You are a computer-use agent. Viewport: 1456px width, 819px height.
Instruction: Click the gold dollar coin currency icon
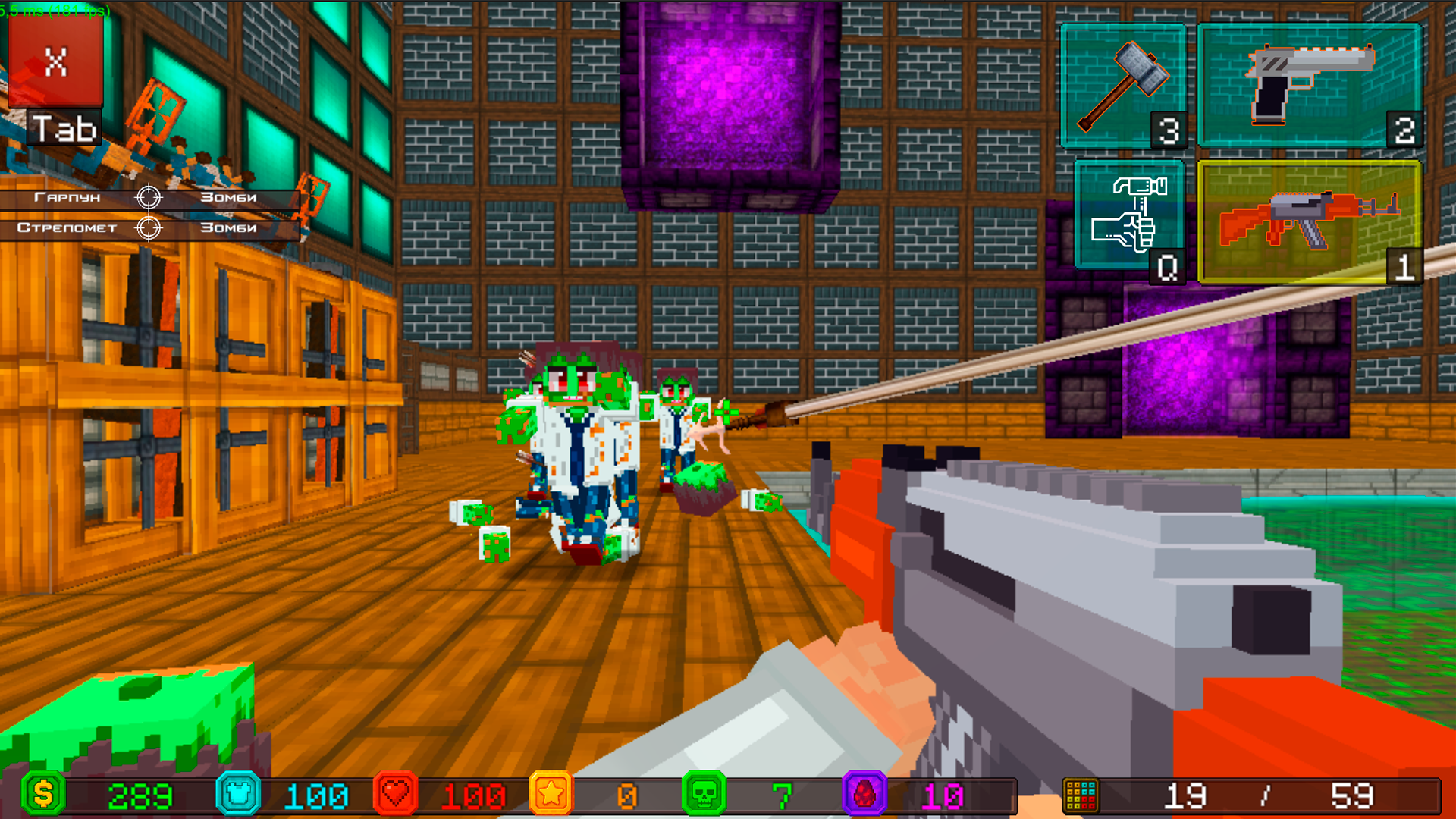(x=44, y=795)
